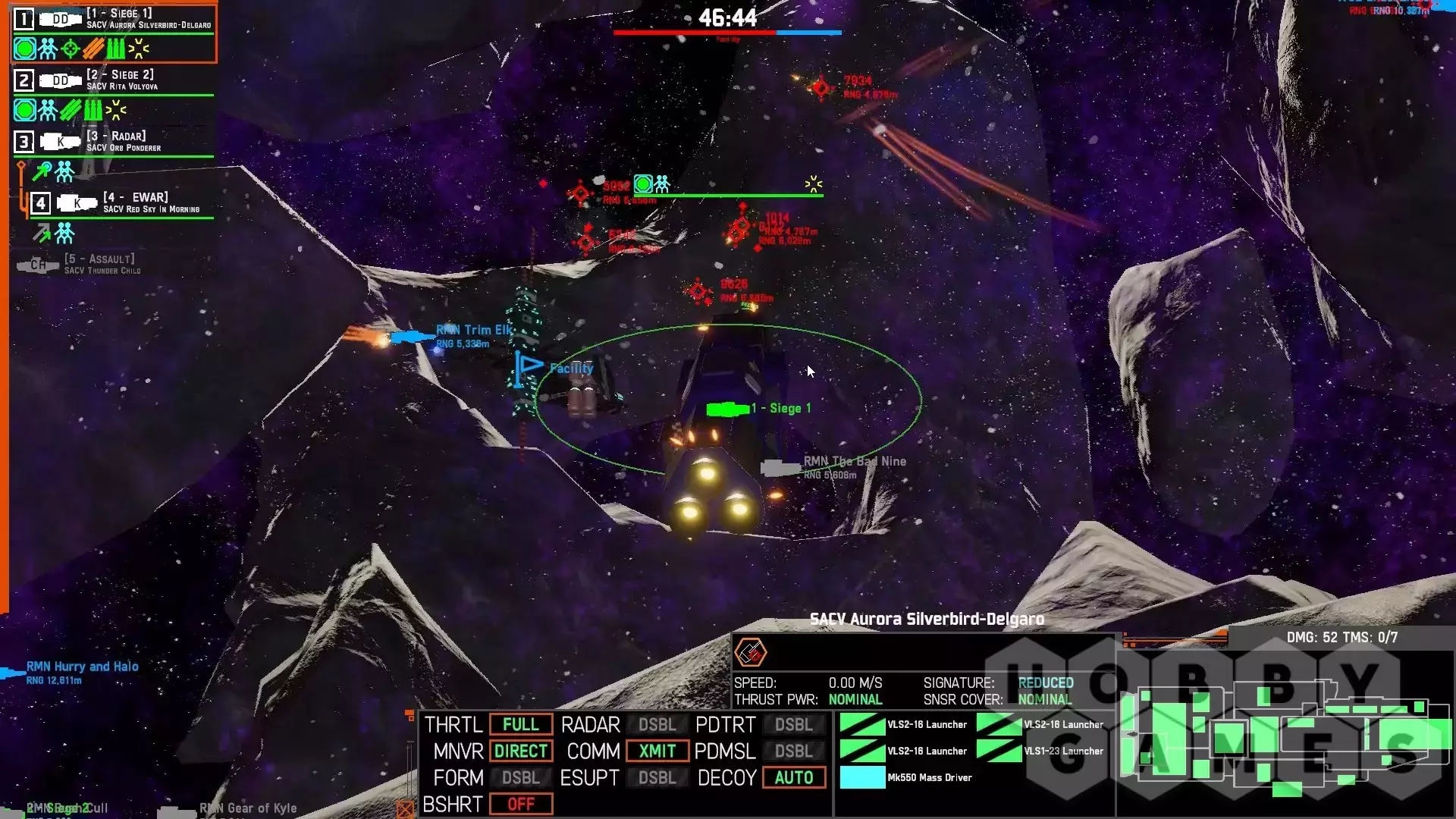
Task: Change the maneuver DIRECT mode
Action: pos(521,752)
